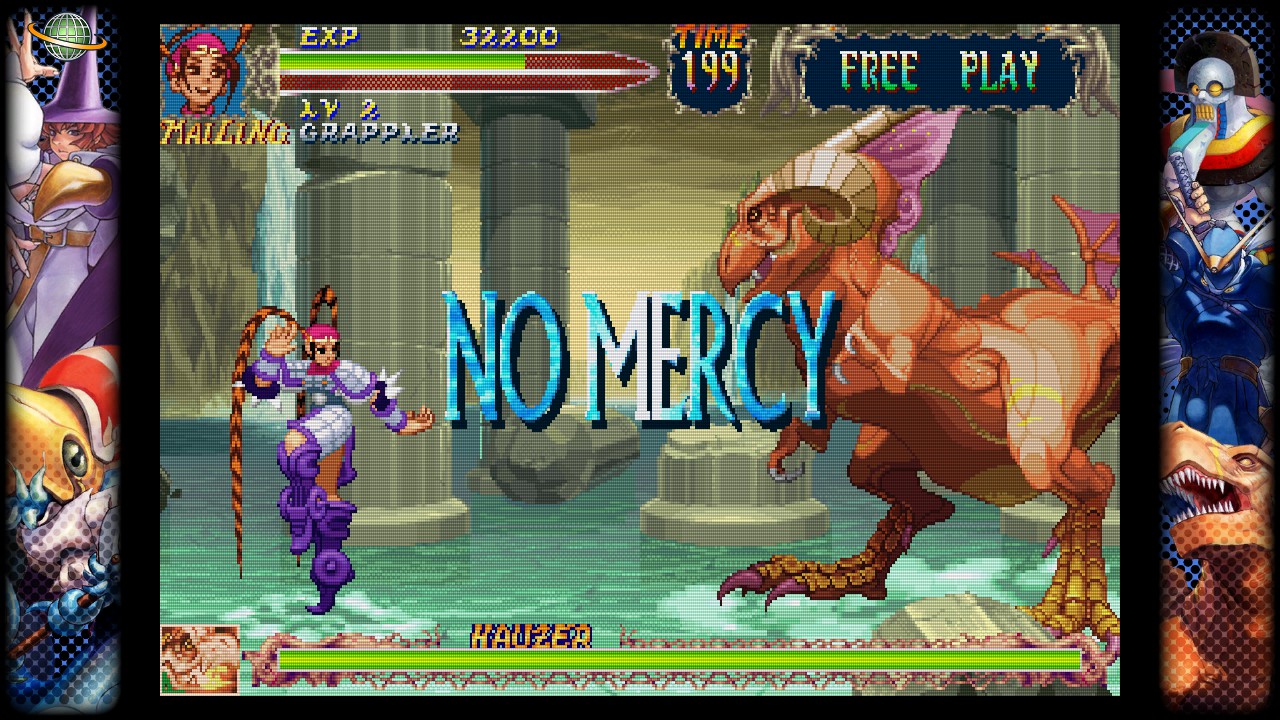Click the GRAPPLER class label
This screenshot has height=720, width=1280.
375,135
